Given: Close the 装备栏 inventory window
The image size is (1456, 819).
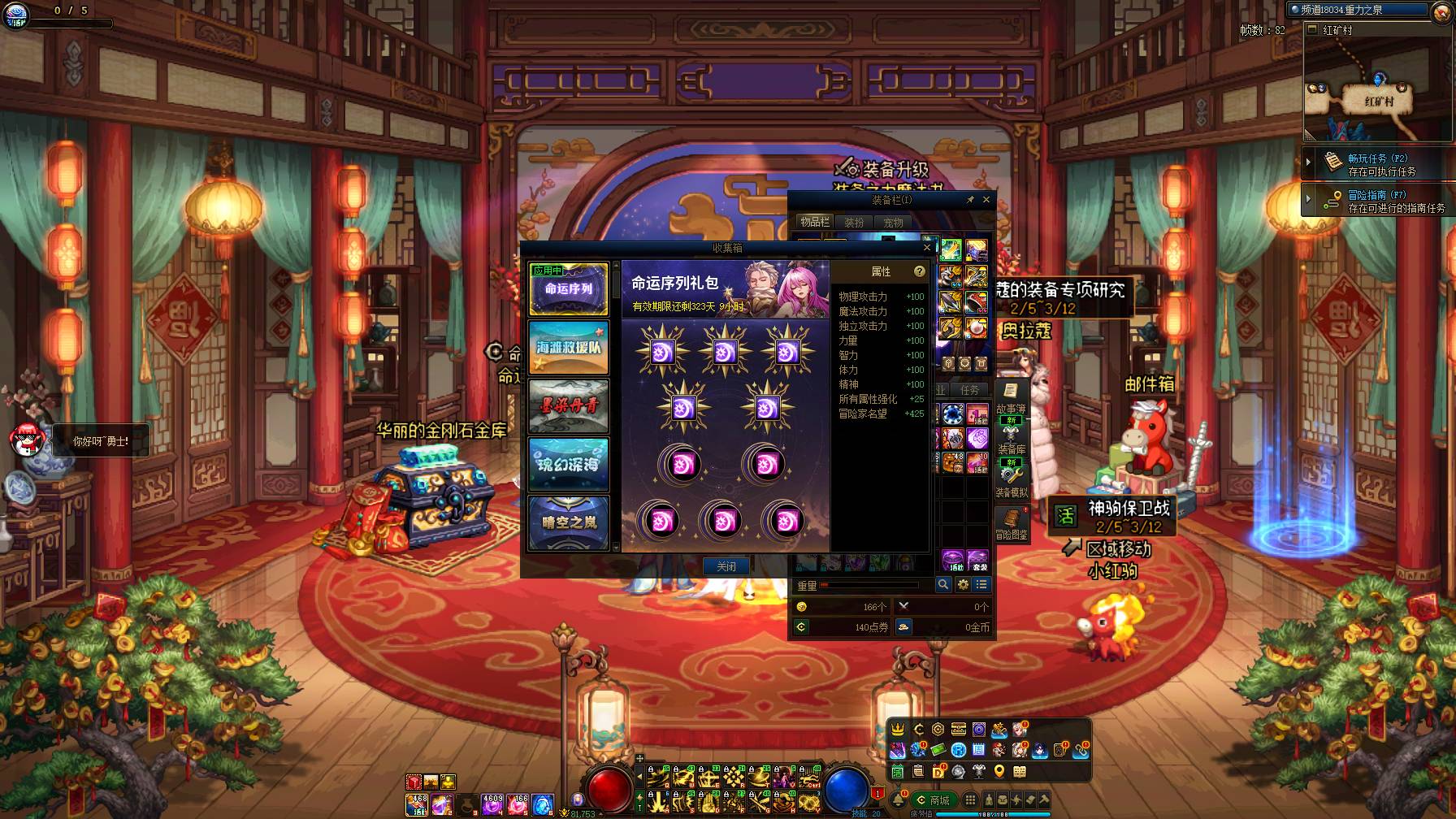Looking at the screenshot, I should tap(986, 200).
